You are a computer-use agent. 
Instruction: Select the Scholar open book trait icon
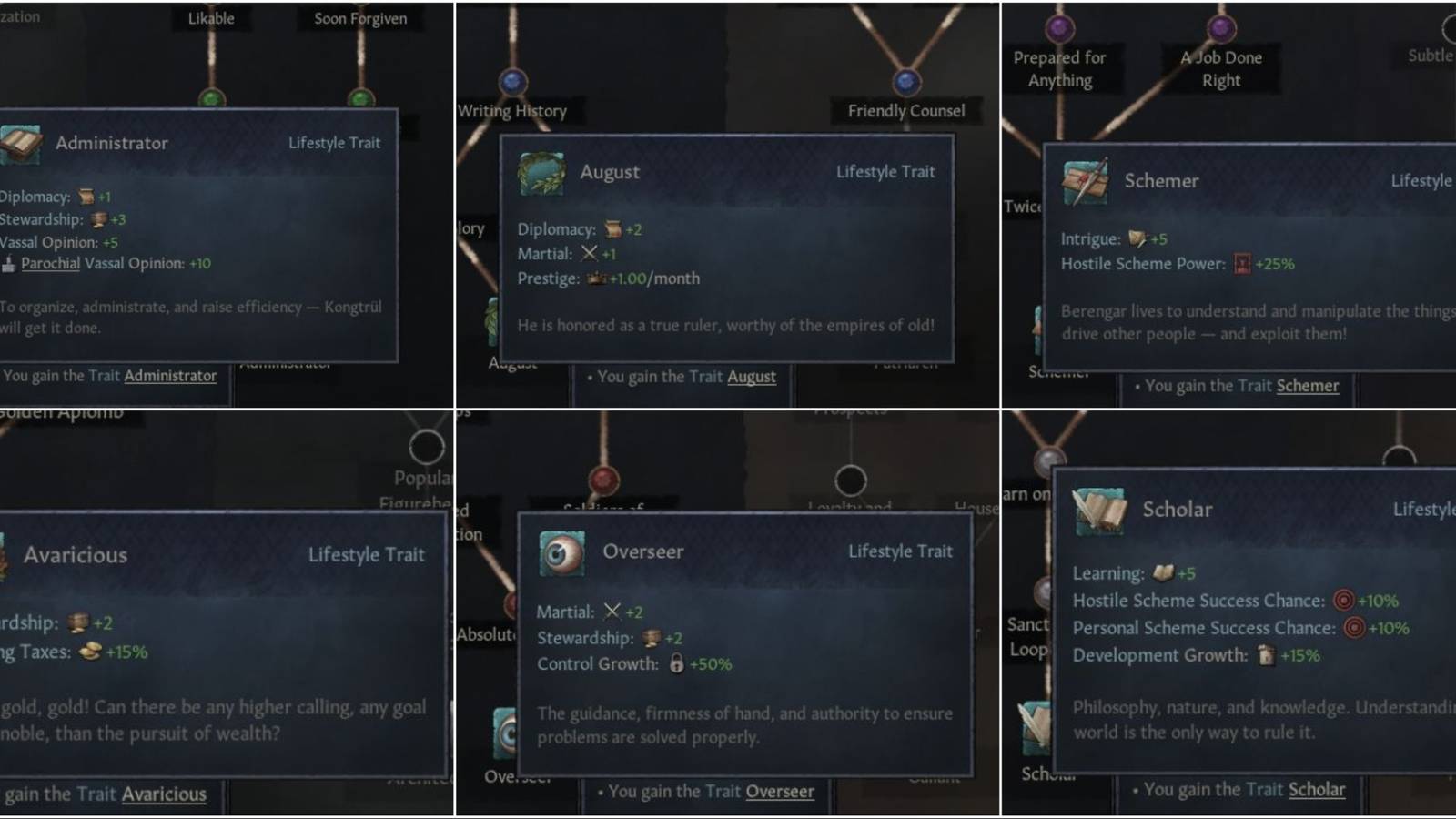[1101, 511]
